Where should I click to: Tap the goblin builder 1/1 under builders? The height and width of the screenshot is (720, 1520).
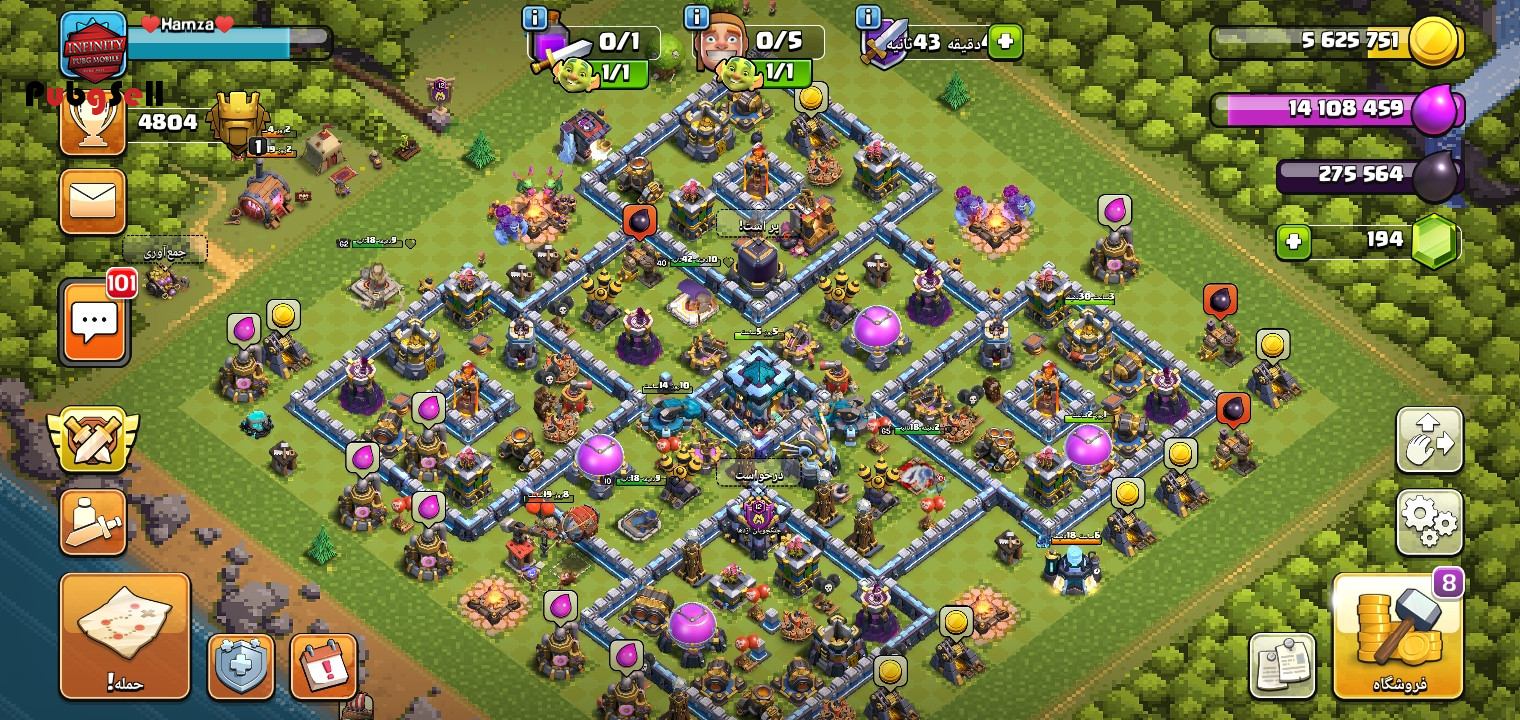pyautogui.click(x=762, y=72)
